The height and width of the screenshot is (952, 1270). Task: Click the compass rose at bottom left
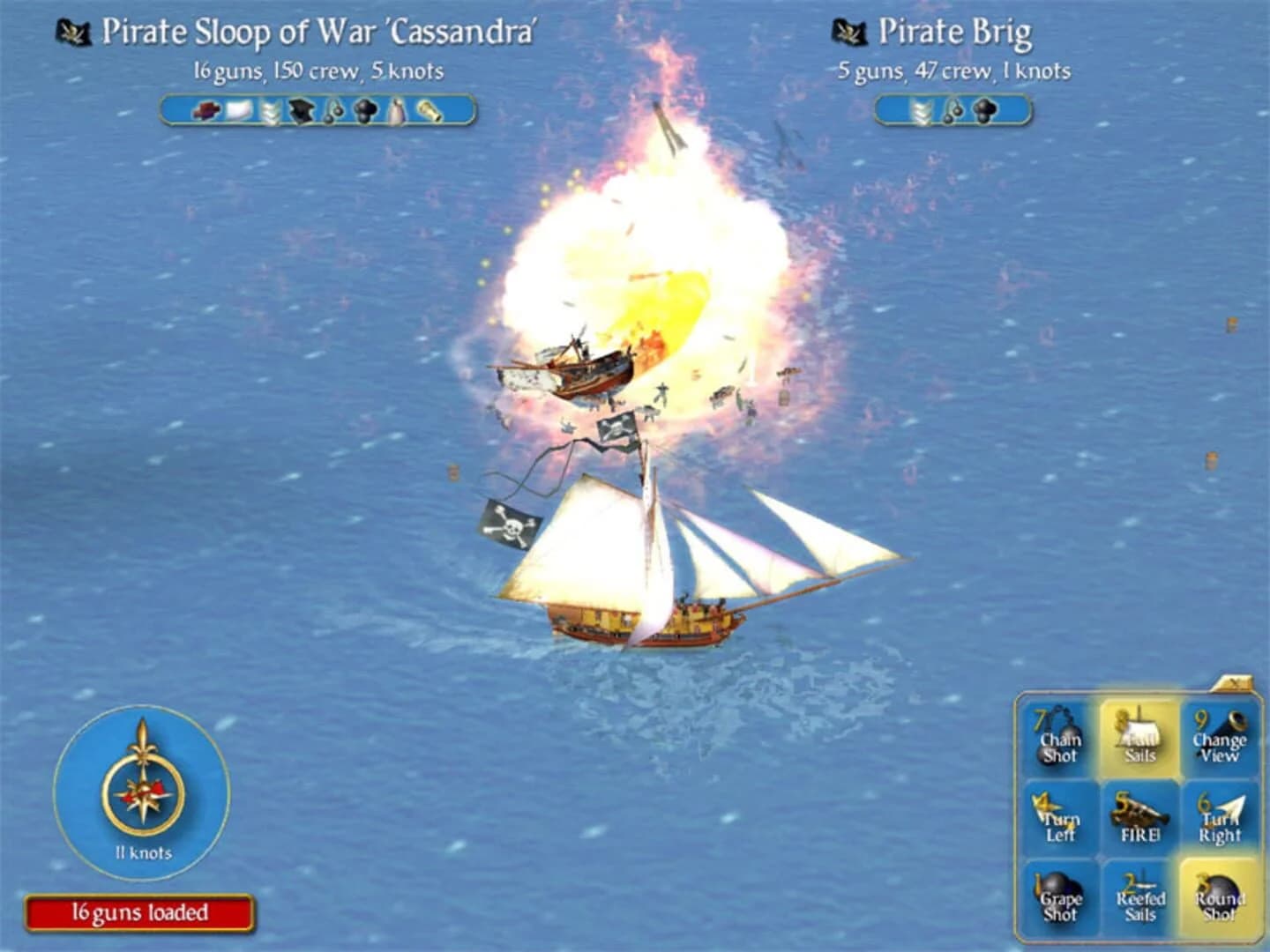(143, 791)
